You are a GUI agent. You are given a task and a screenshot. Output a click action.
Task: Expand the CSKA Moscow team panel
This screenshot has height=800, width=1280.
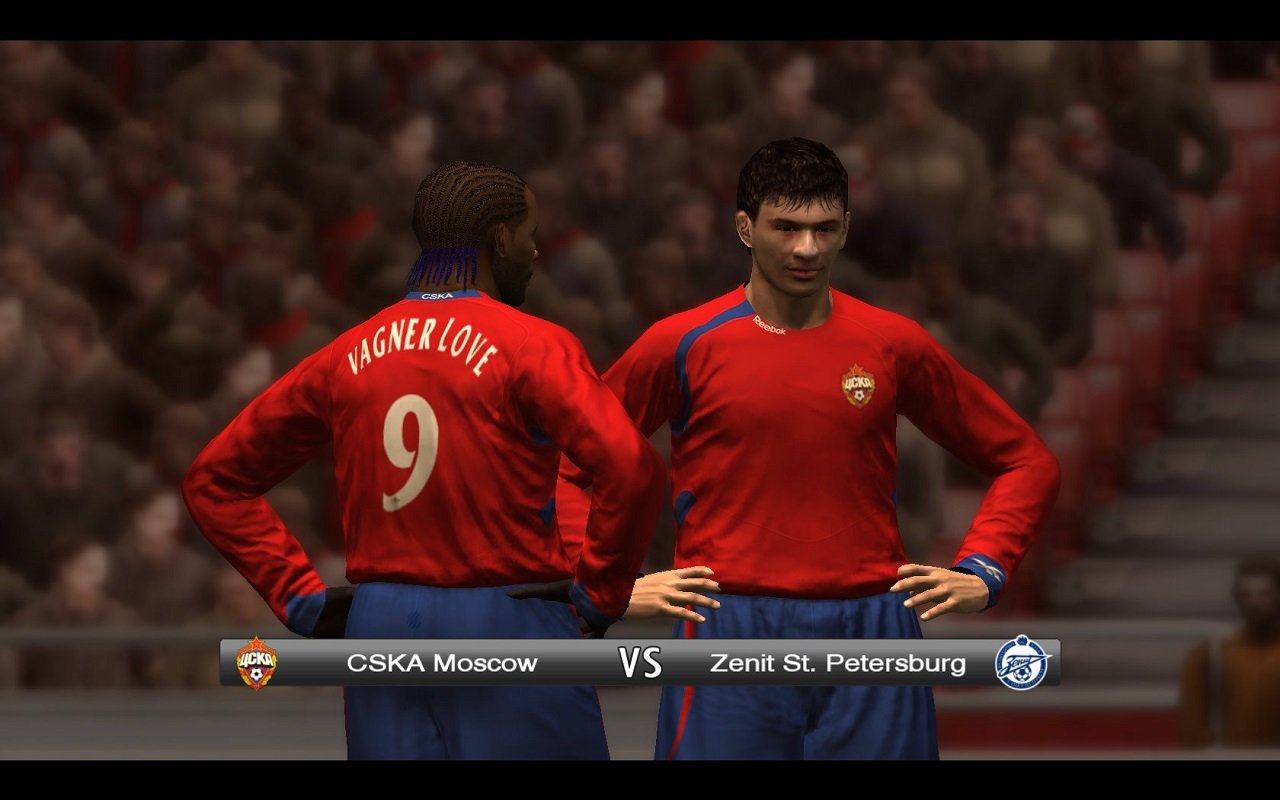[441, 662]
